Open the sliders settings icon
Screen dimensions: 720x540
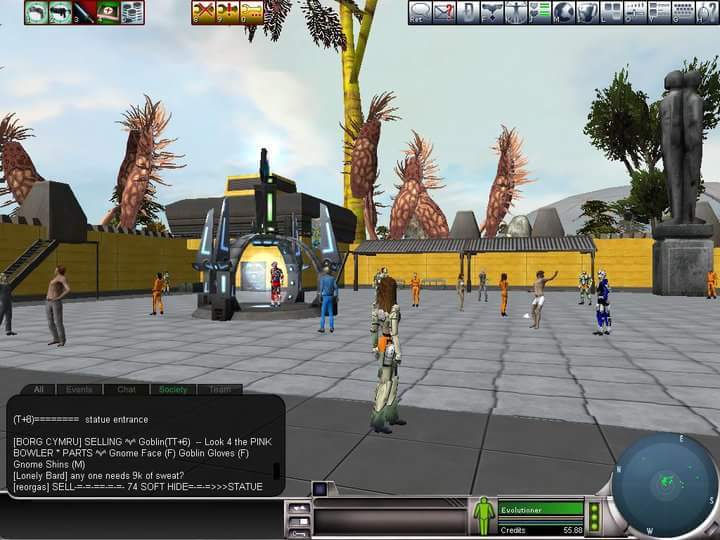pyautogui.click(x=634, y=12)
